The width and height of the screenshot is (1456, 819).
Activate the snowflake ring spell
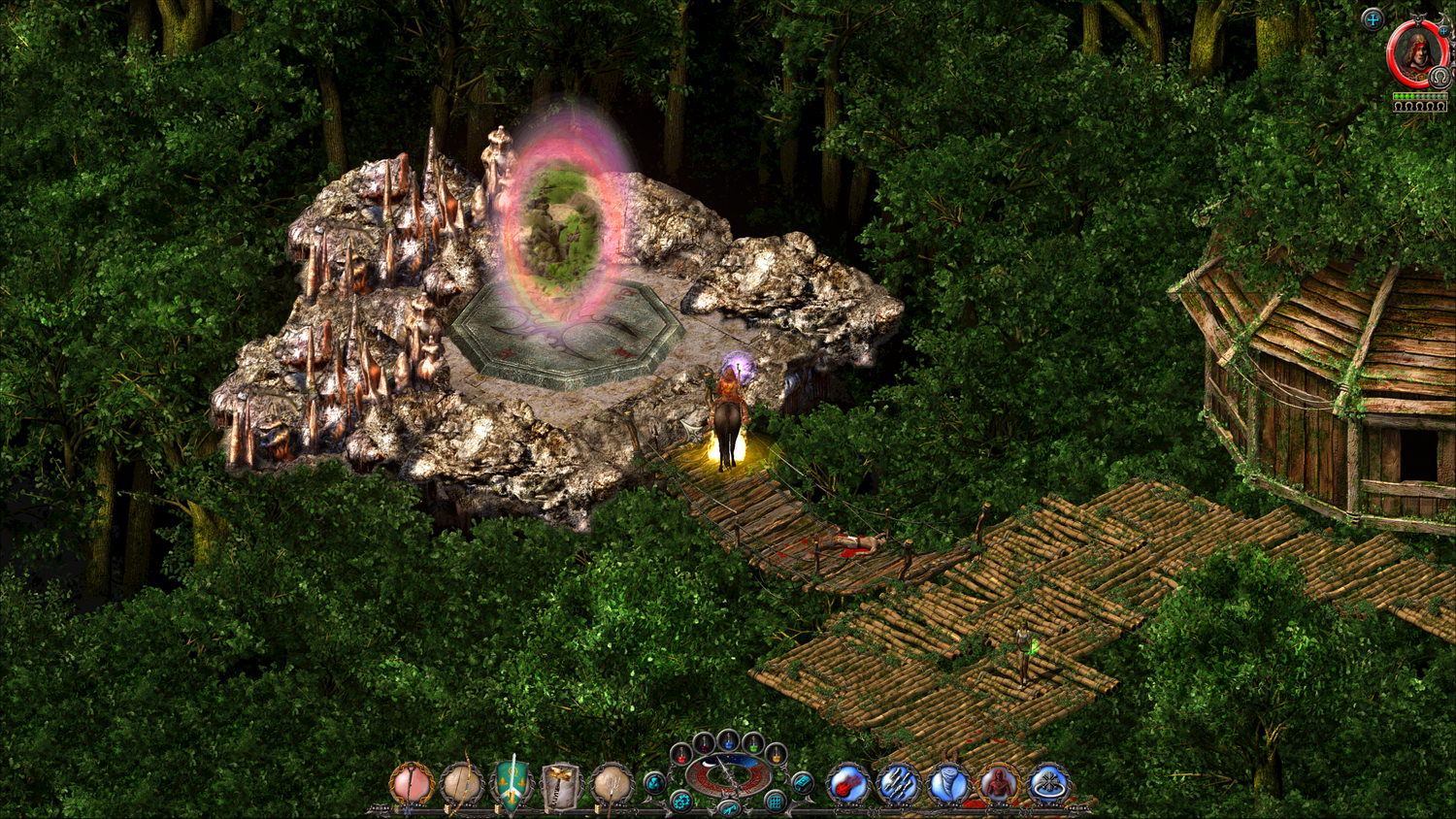pos(1048,783)
